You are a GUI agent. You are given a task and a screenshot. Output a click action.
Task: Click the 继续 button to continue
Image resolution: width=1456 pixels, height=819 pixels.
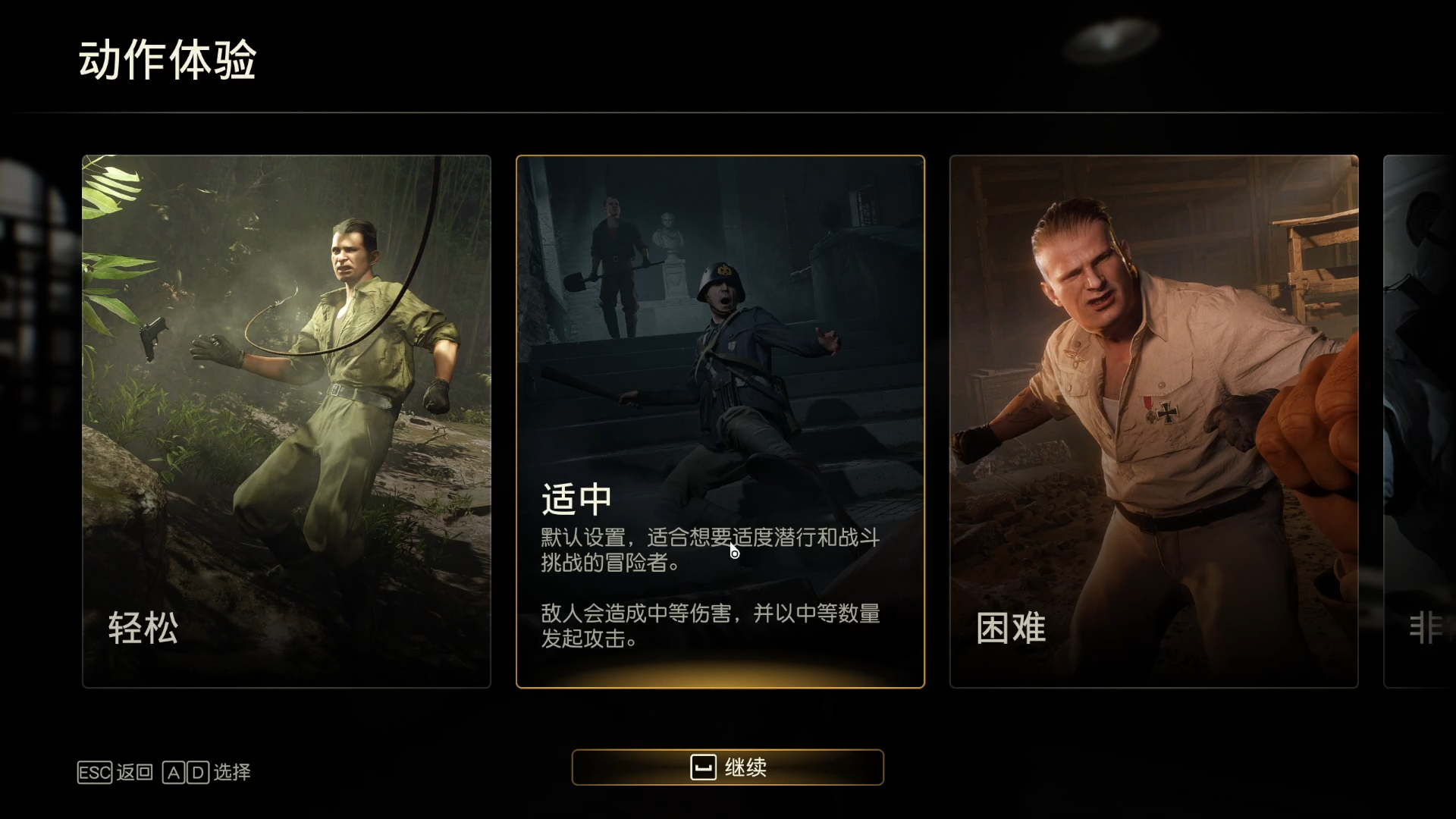click(x=727, y=767)
